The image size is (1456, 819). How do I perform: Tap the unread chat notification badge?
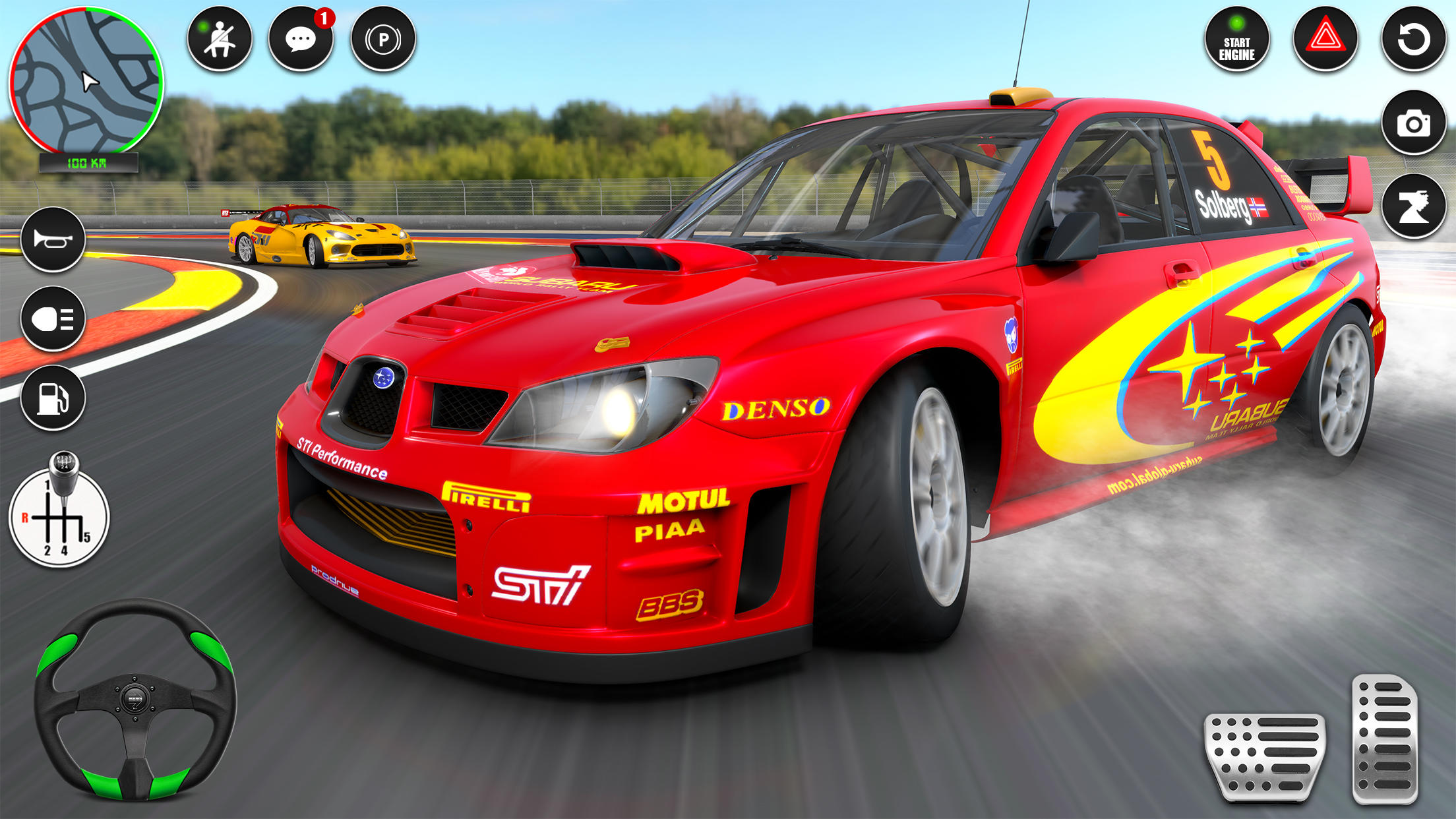322,20
